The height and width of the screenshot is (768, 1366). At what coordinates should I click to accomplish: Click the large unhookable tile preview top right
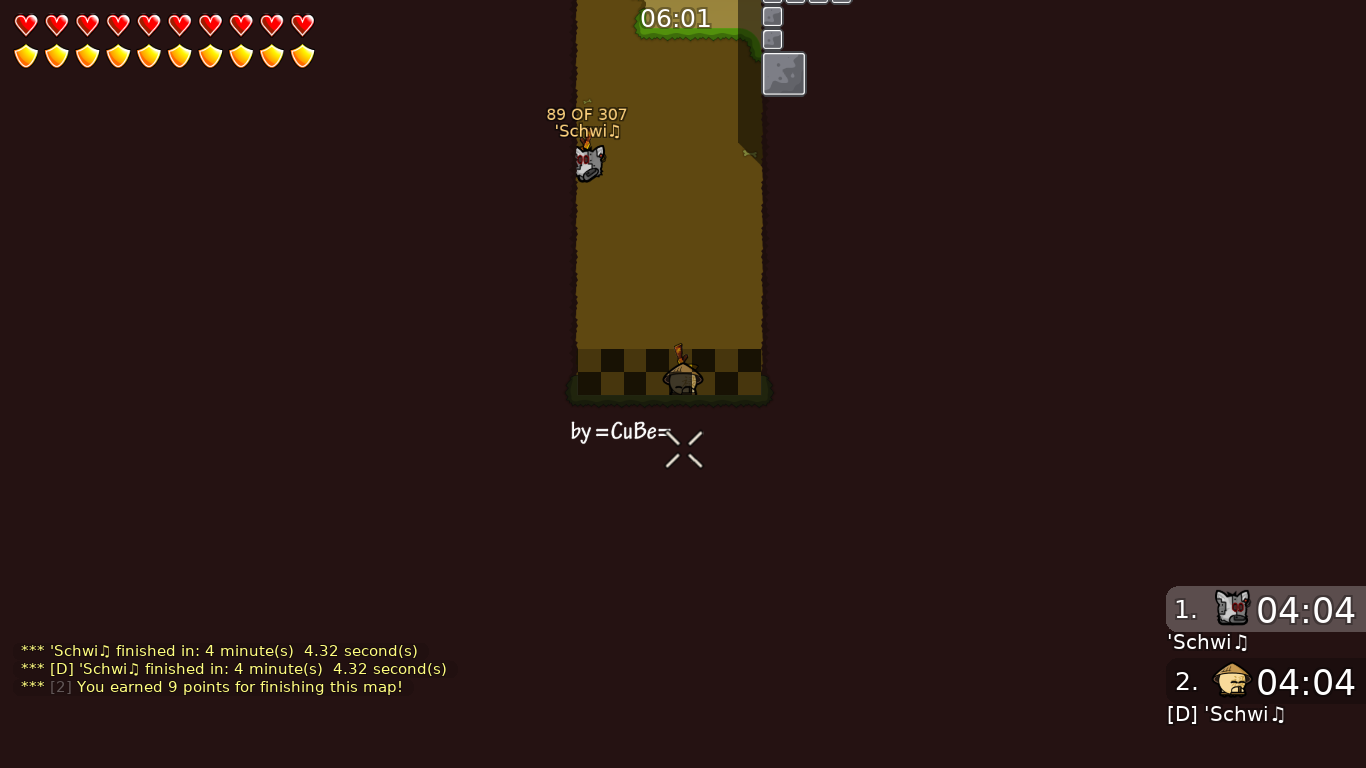[784, 73]
